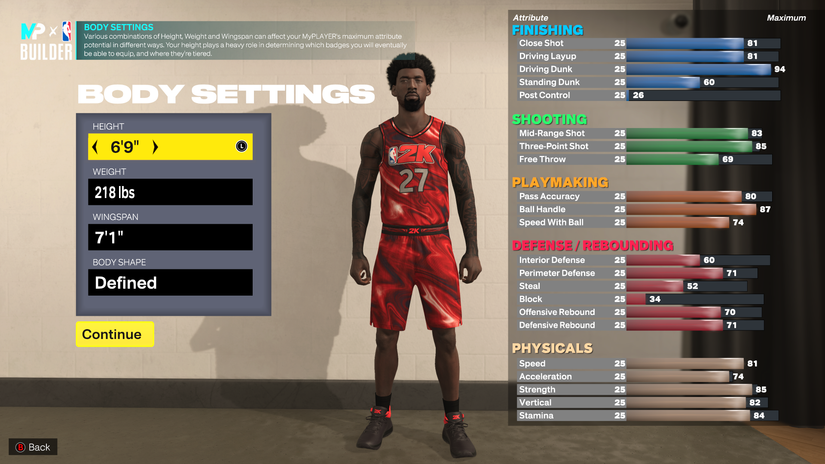
Task: Decrease height with the left arrow
Action: click(95, 147)
